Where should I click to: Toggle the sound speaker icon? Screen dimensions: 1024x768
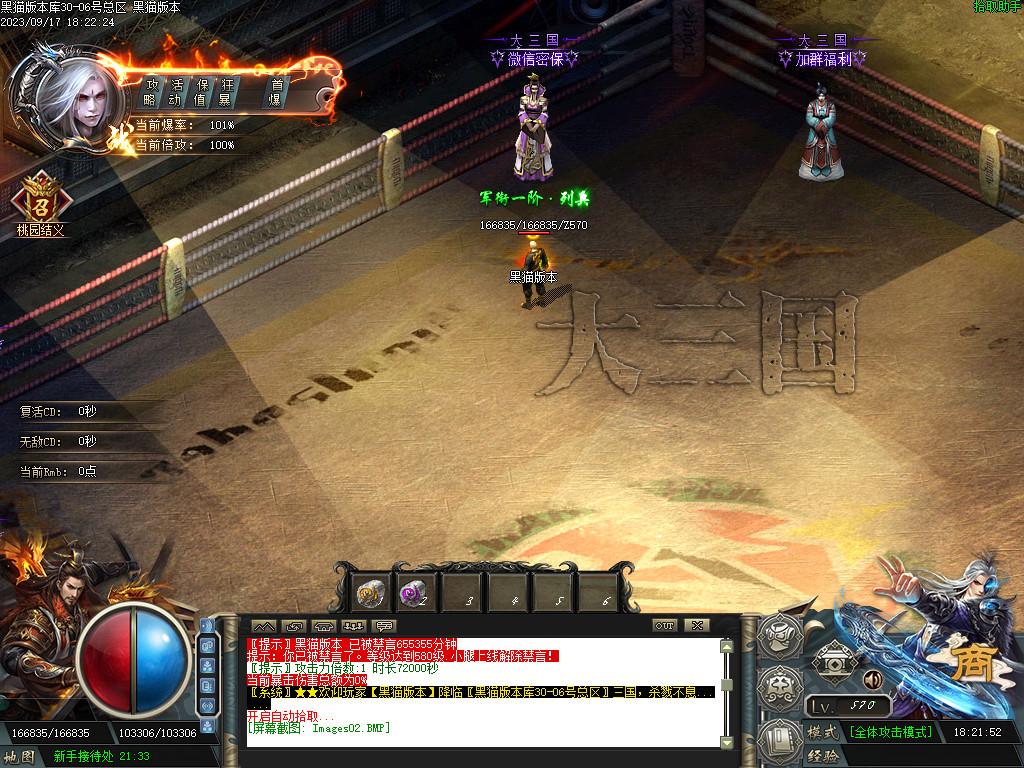(872, 680)
